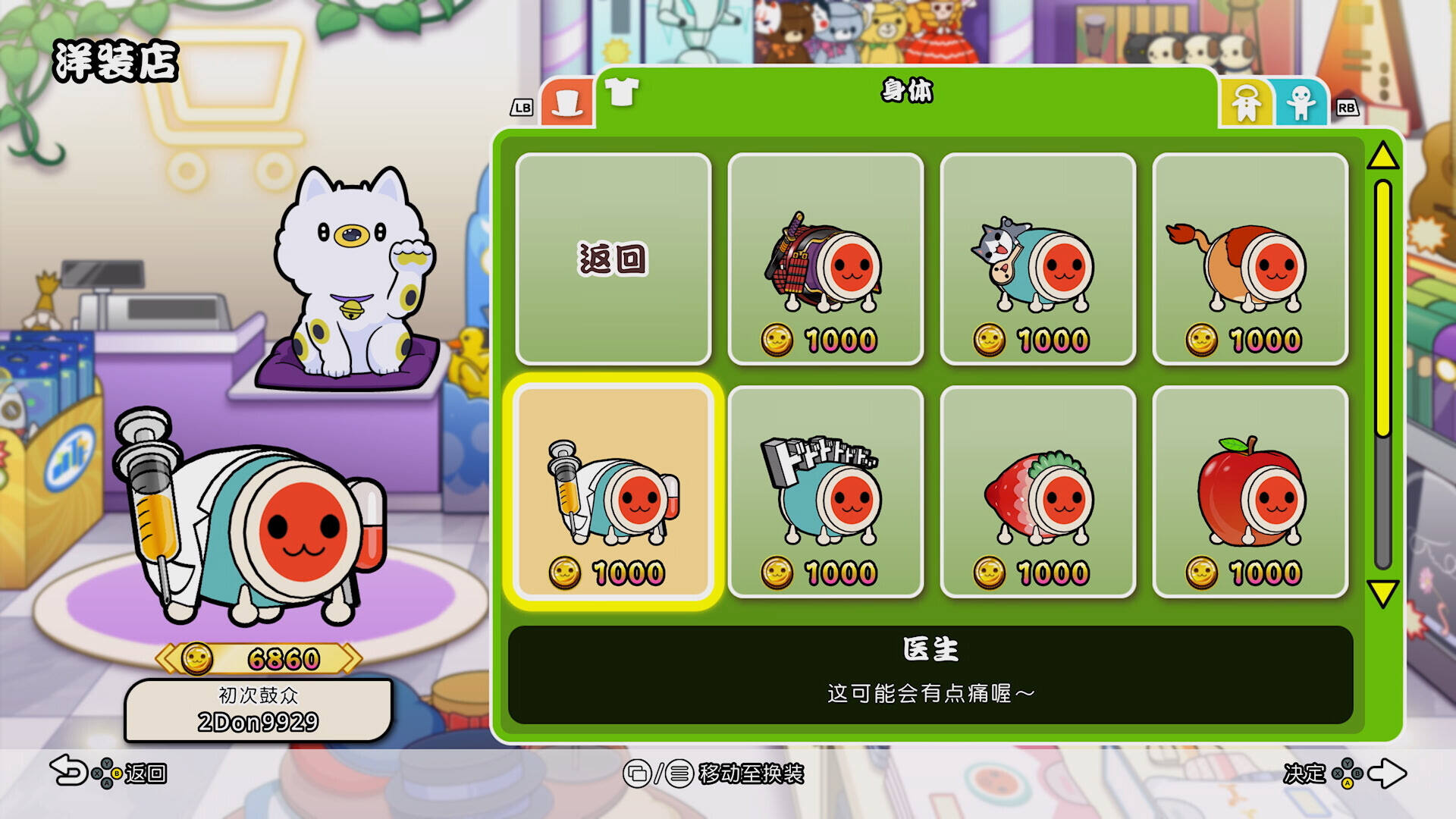
Task: Pick the ドドドド sound-effect body costume
Action: [x=825, y=493]
